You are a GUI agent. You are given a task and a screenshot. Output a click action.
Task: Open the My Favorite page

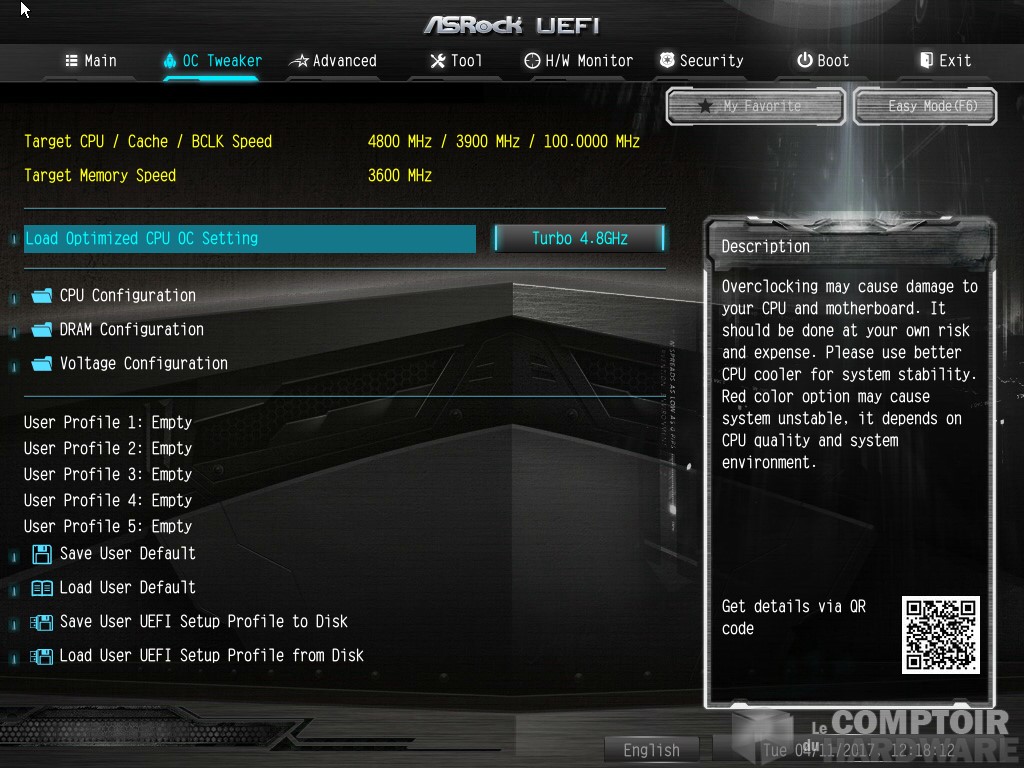(756, 106)
